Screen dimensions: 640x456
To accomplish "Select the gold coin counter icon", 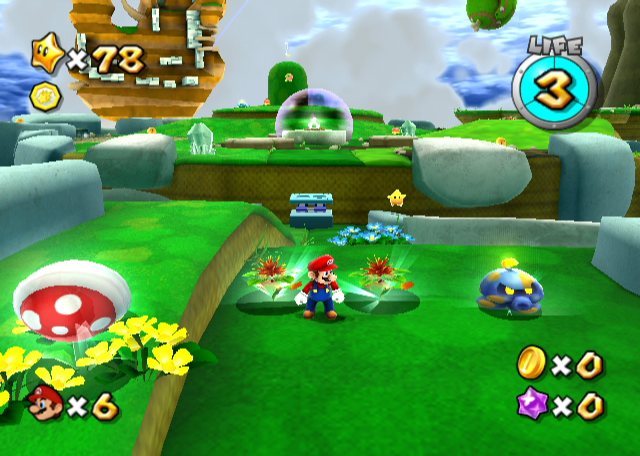I will (x=532, y=365).
